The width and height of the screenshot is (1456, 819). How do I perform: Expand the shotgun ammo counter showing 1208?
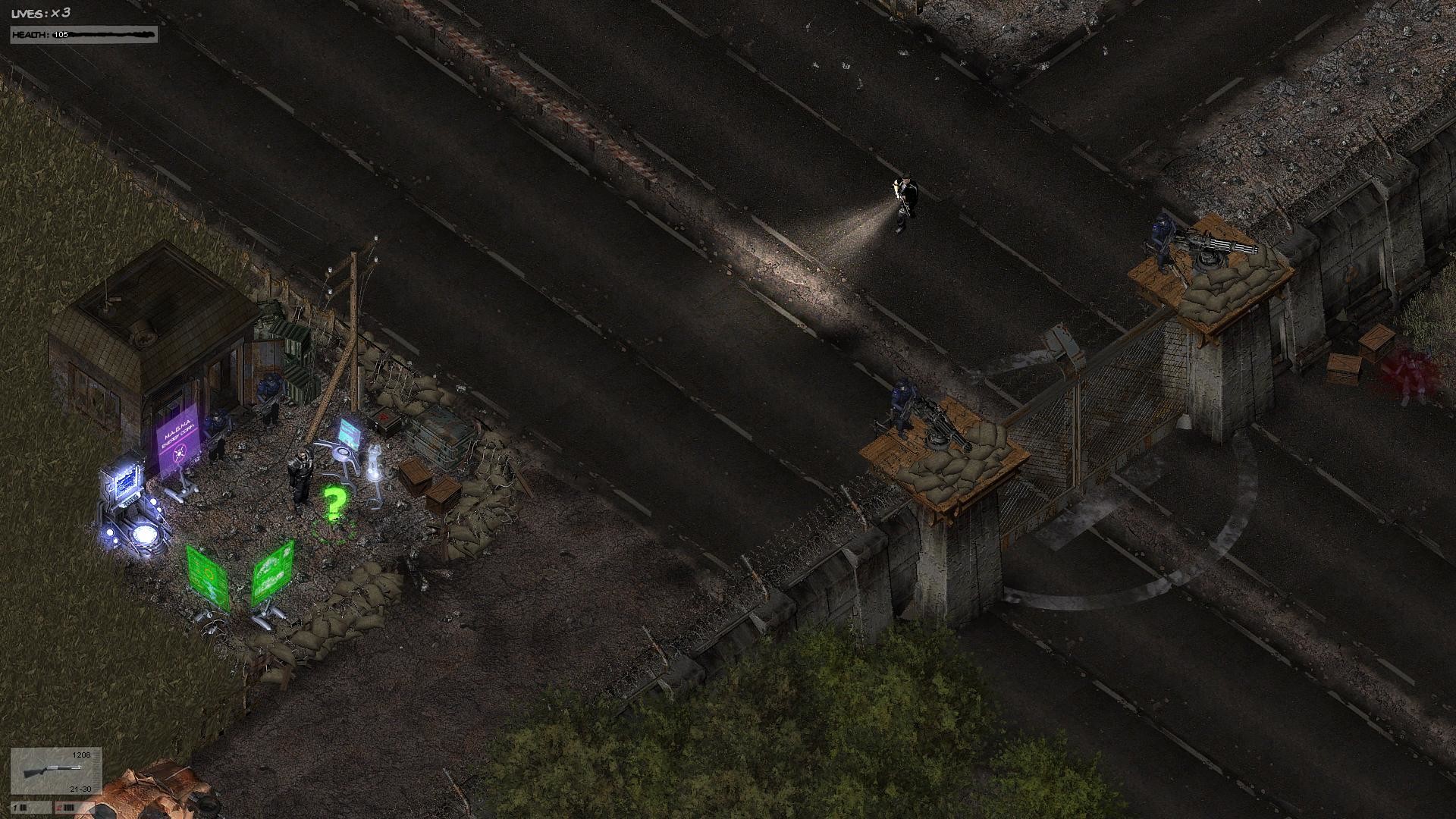click(x=80, y=755)
